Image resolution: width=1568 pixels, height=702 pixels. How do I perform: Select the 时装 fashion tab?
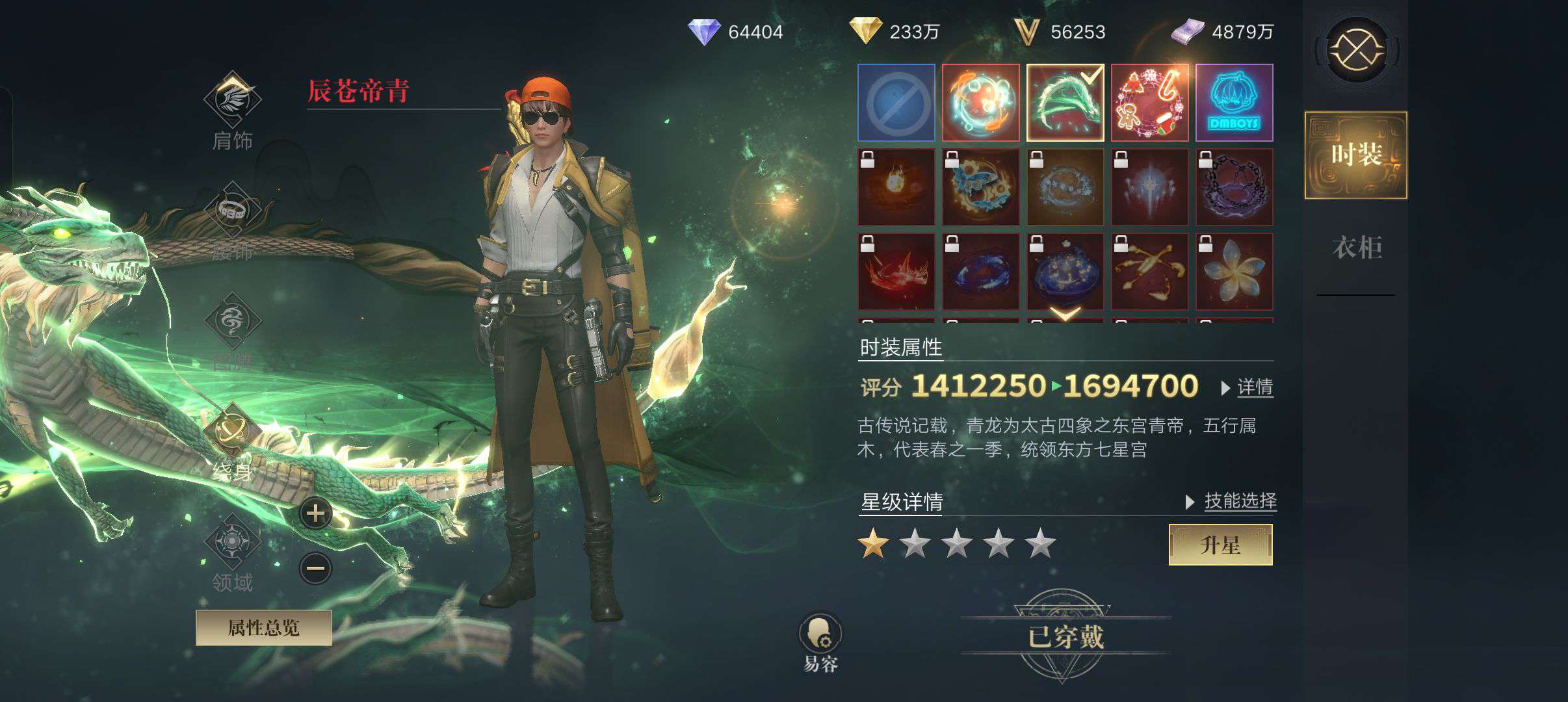1356,155
